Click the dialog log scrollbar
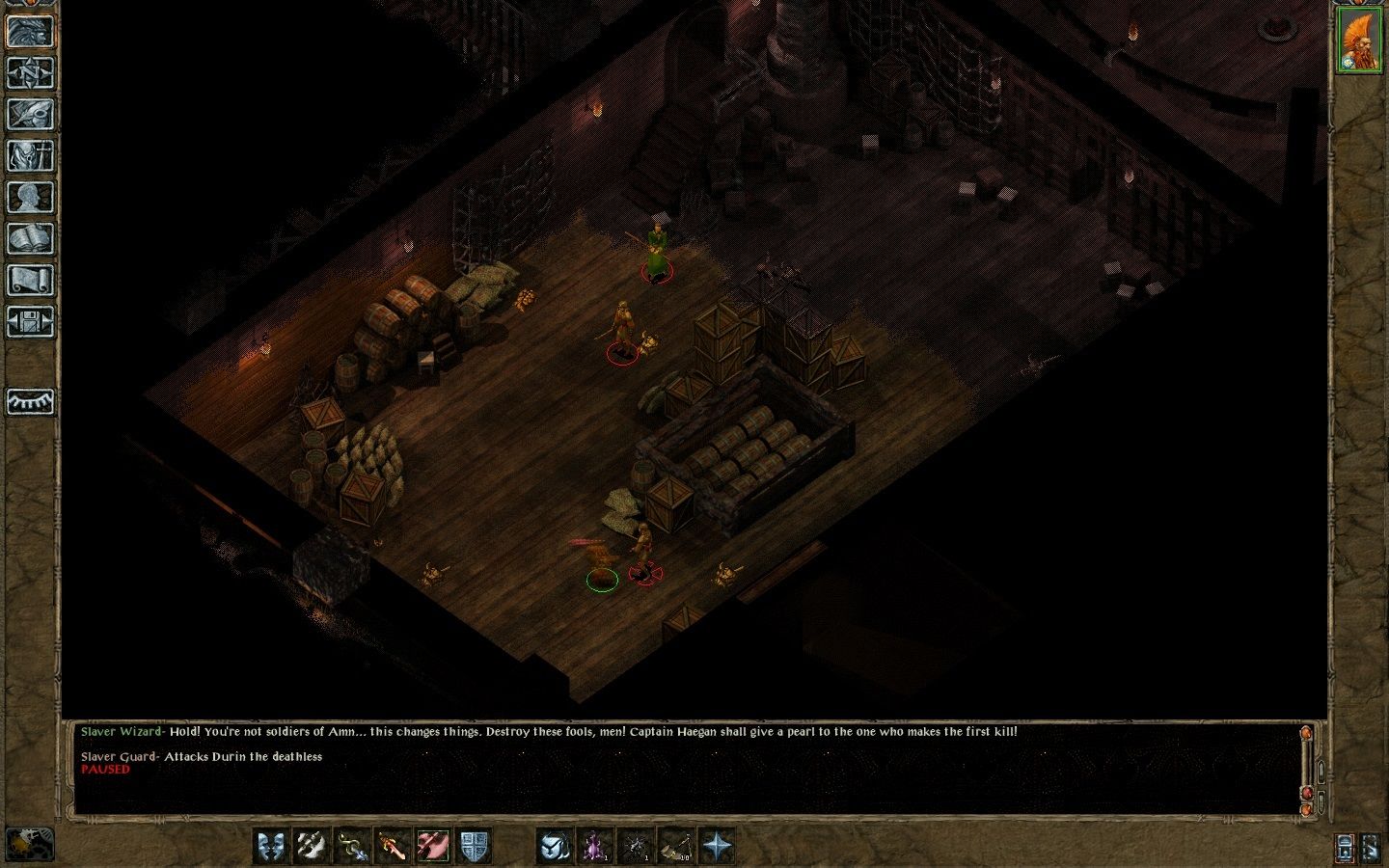The width and height of the screenshot is (1389, 868). coord(1307,767)
